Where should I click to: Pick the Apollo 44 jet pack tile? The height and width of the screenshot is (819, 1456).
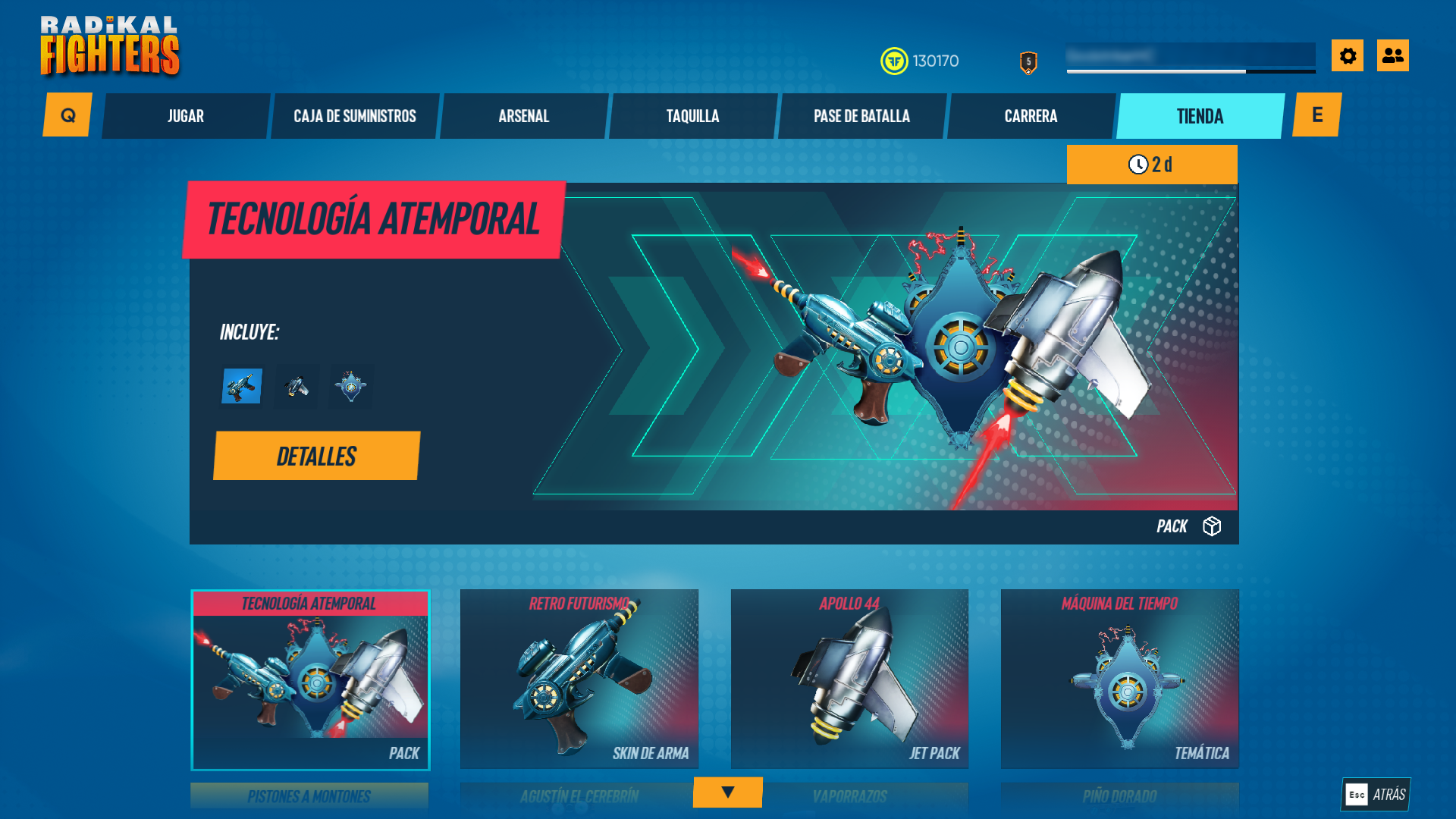(x=849, y=679)
